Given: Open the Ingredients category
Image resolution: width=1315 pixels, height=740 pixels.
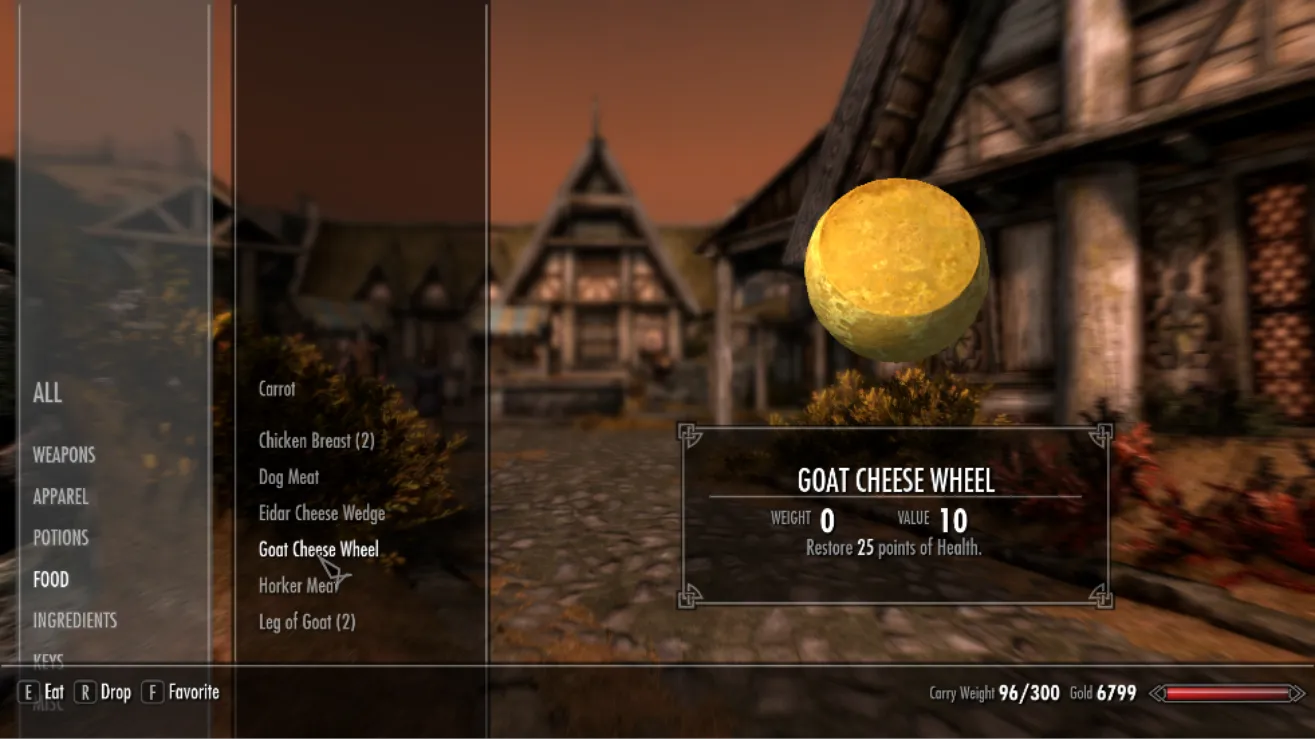Looking at the screenshot, I should coord(75,621).
